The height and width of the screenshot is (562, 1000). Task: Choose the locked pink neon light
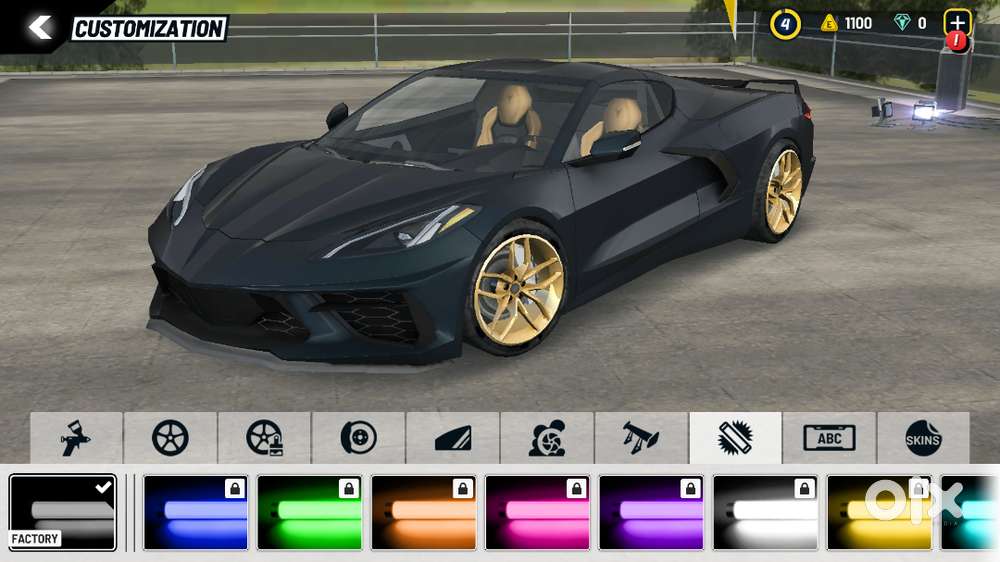(537, 513)
